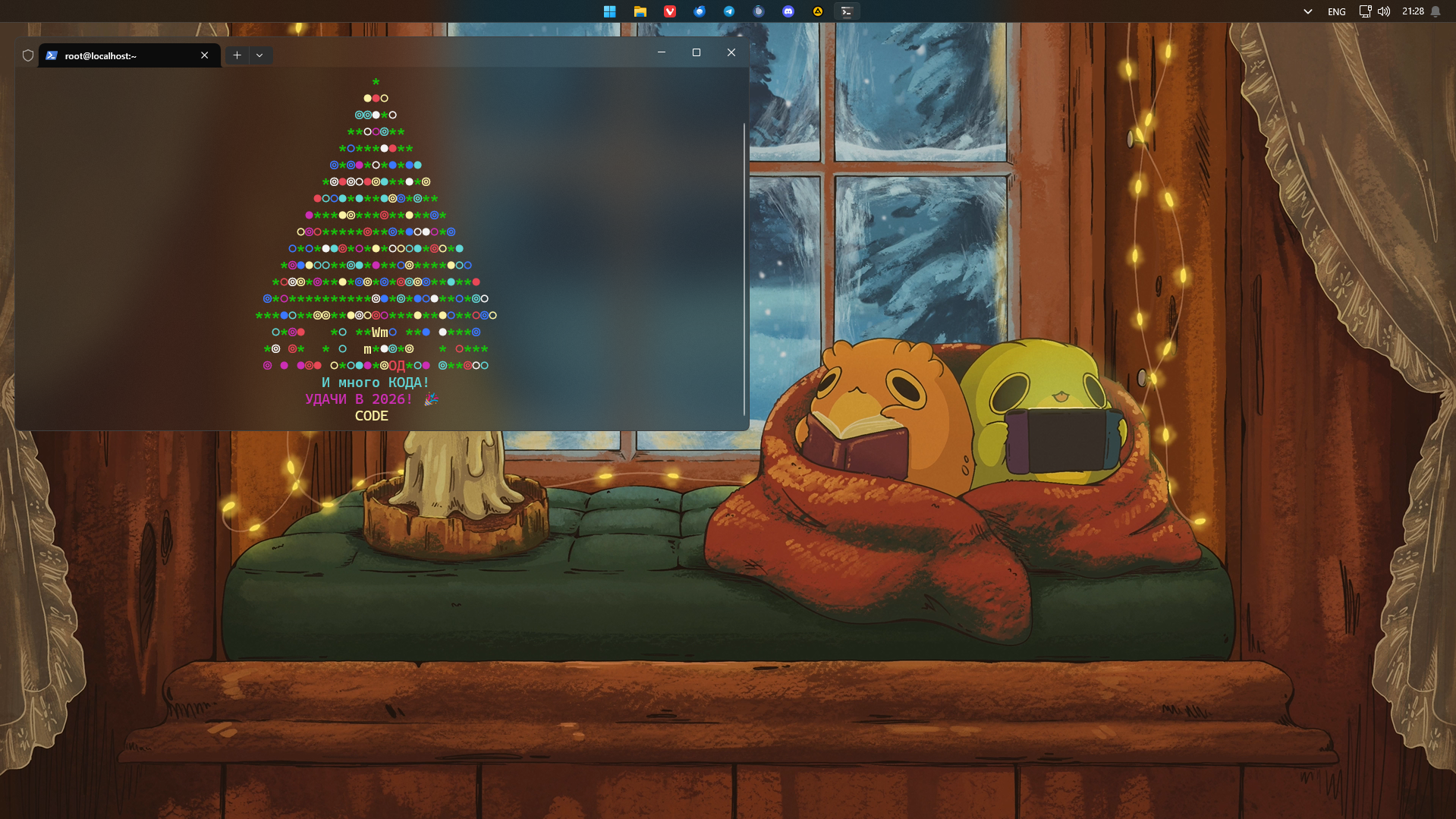
Task: Open a new terminal tab
Action: [237, 55]
